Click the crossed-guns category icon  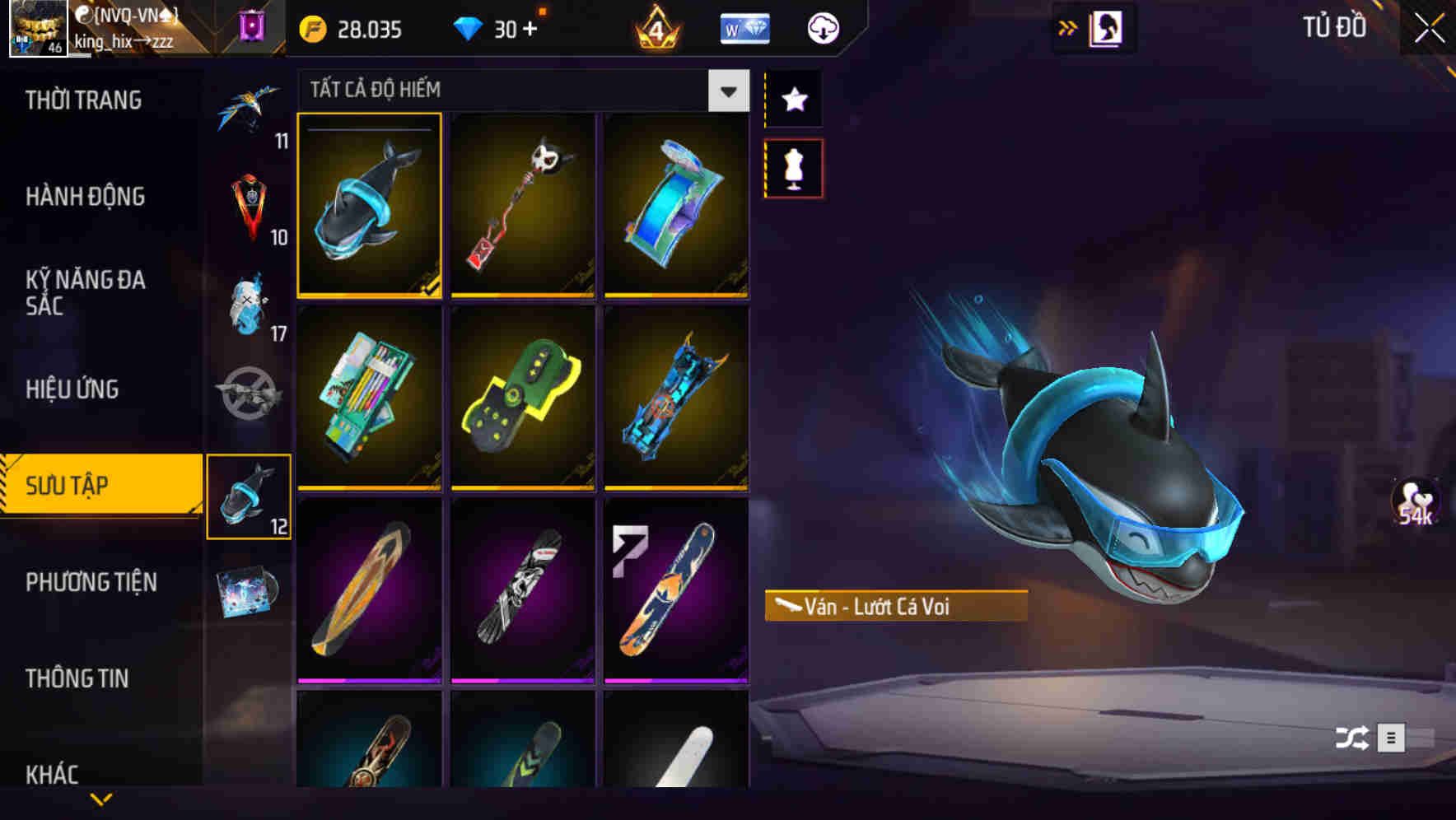[x=250, y=387]
